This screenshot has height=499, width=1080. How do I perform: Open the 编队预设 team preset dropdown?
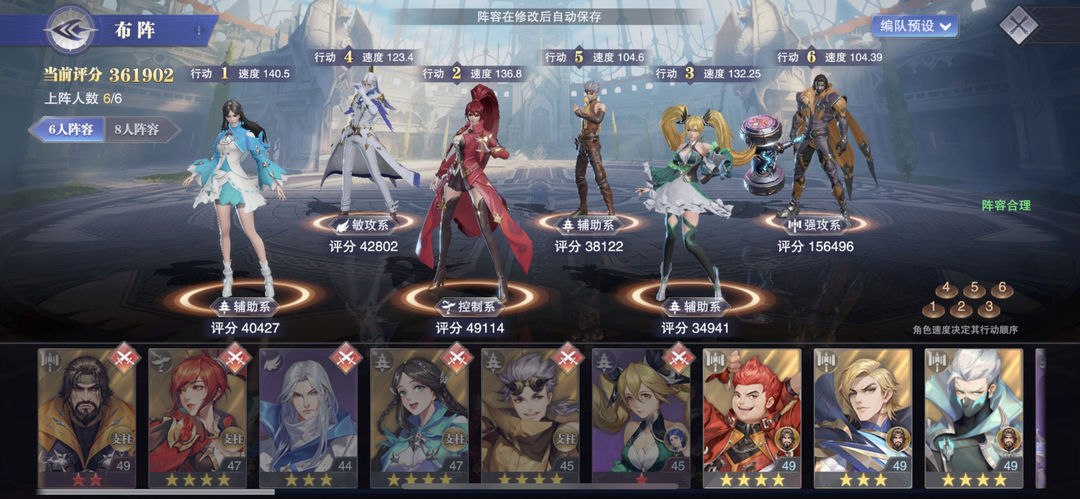click(x=914, y=26)
